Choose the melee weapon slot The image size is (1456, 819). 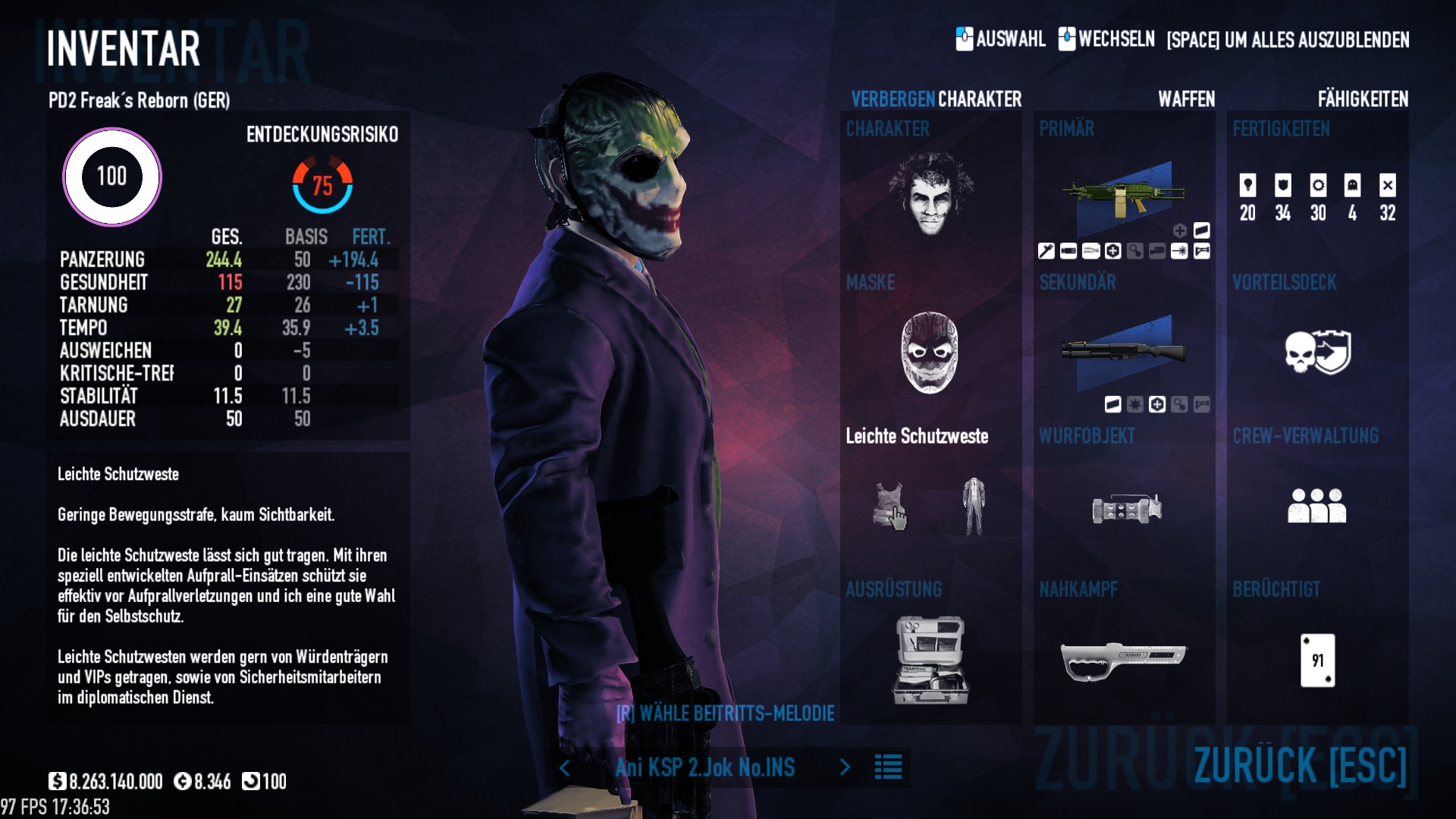pos(1123,660)
